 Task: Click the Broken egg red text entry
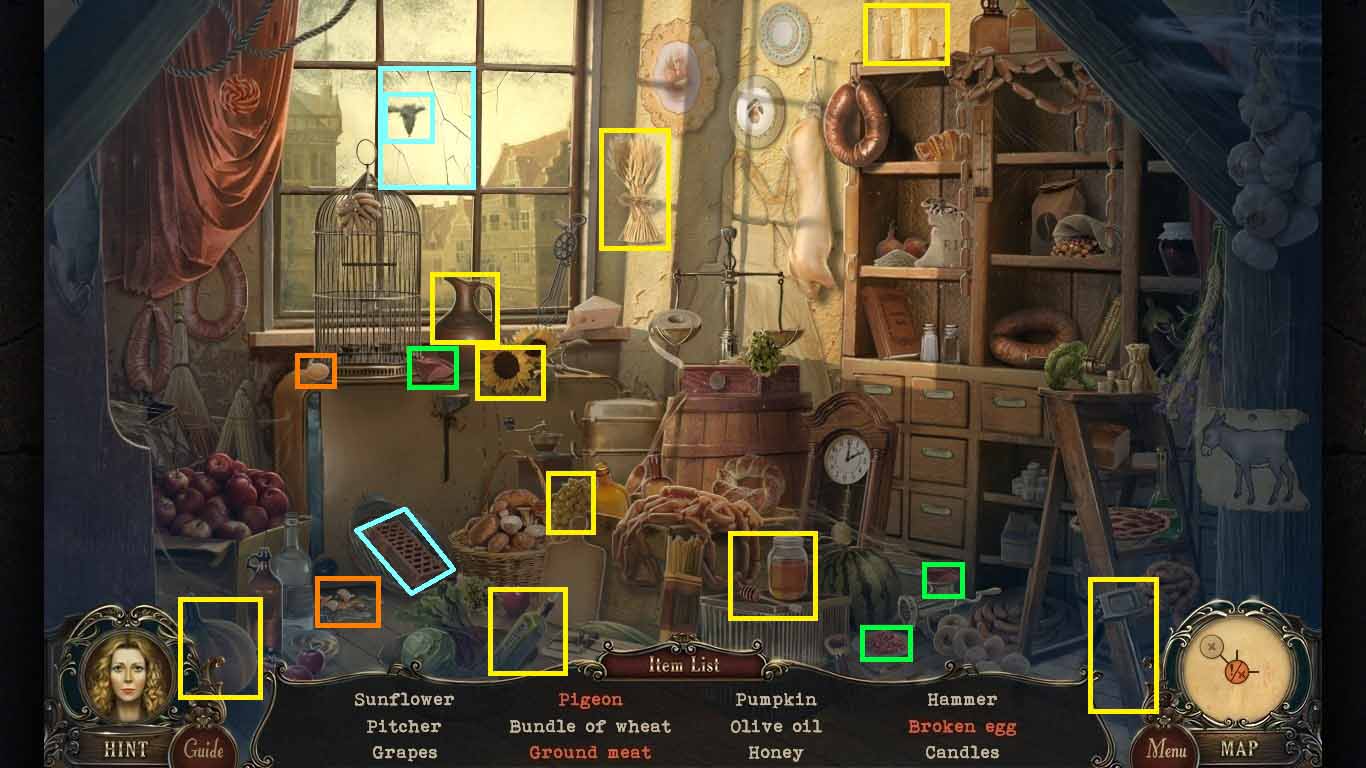click(962, 726)
